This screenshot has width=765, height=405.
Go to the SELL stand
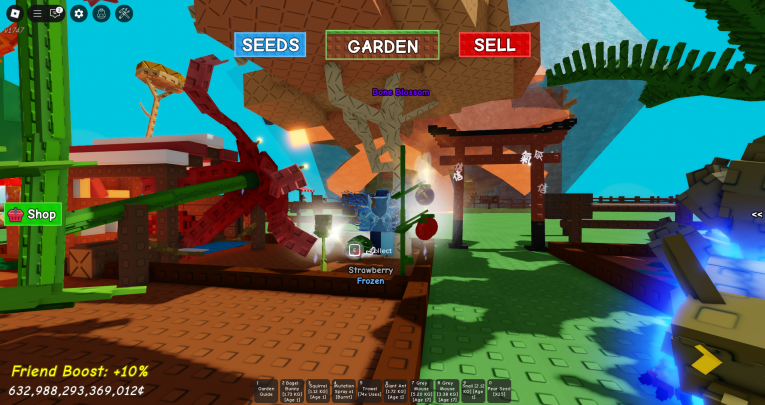[x=494, y=45]
